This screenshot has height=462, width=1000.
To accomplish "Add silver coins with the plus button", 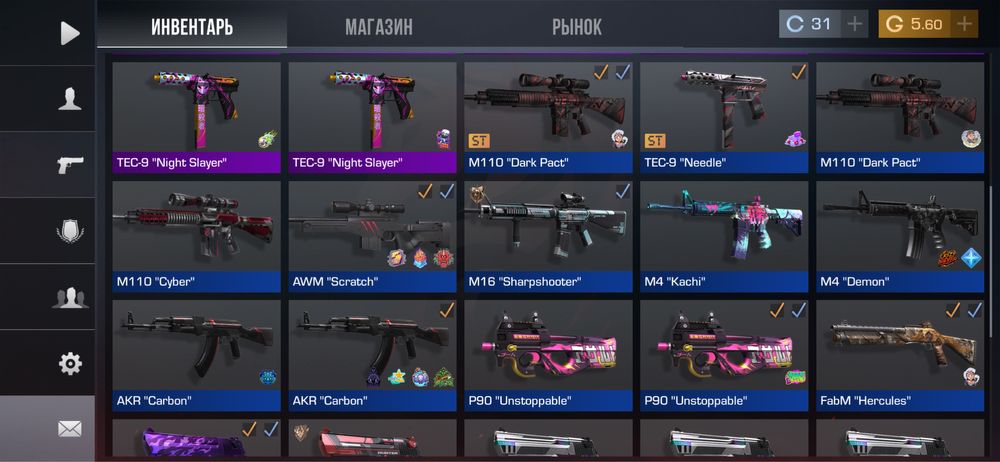I will click(x=853, y=24).
